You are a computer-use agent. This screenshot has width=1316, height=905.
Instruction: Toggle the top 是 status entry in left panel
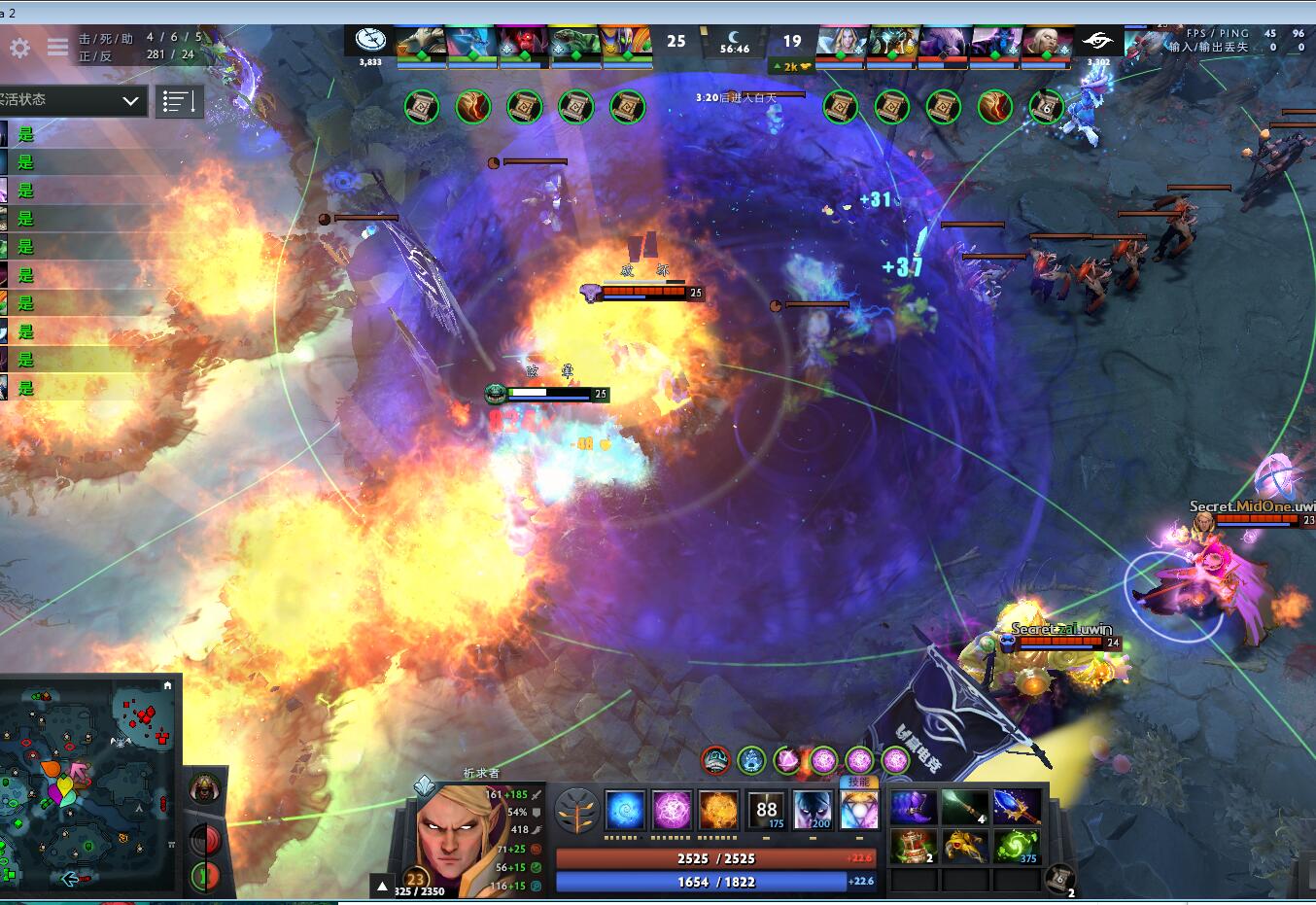(x=27, y=134)
